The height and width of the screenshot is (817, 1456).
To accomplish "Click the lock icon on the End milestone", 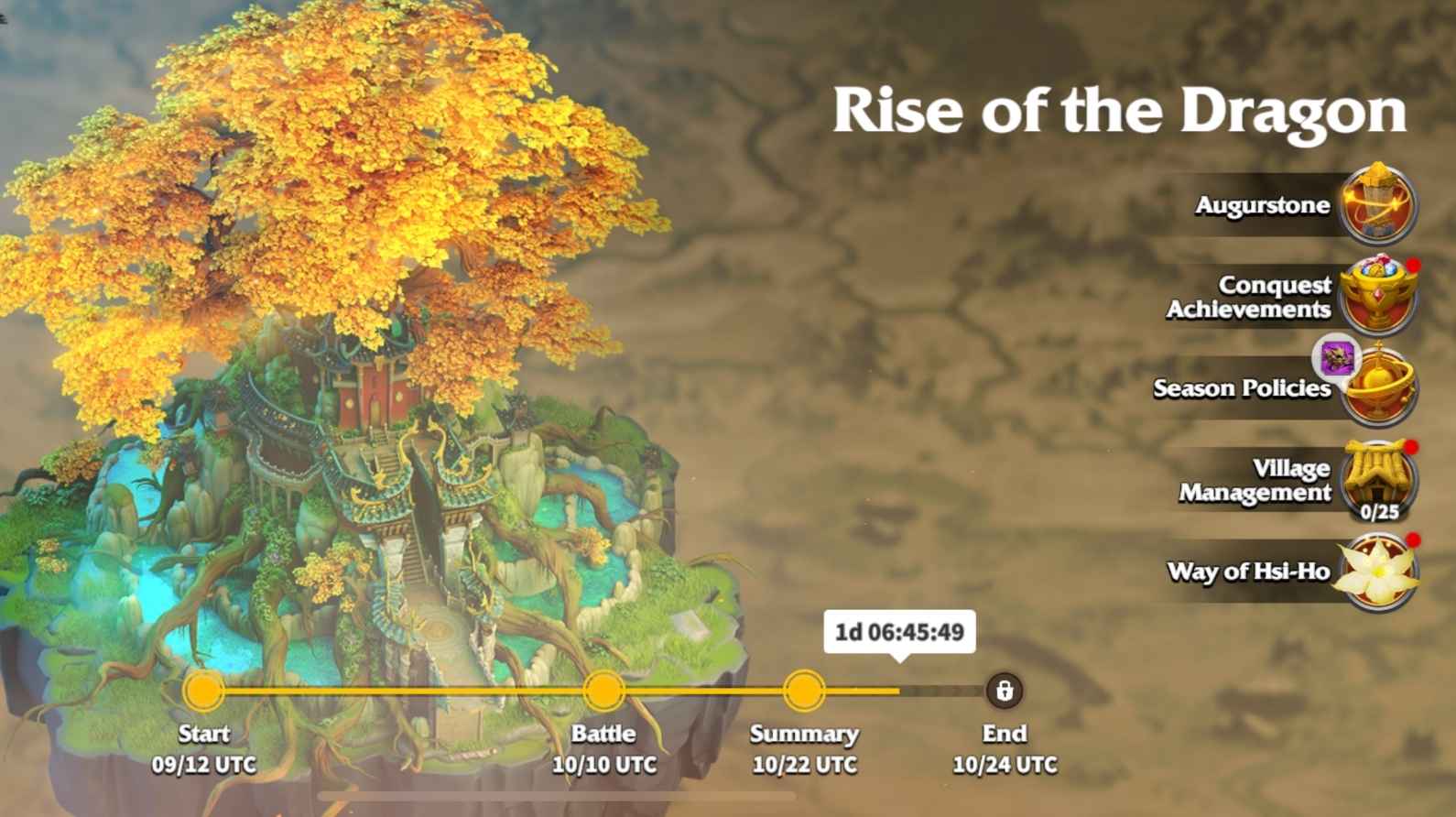I will click(x=1005, y=692).
